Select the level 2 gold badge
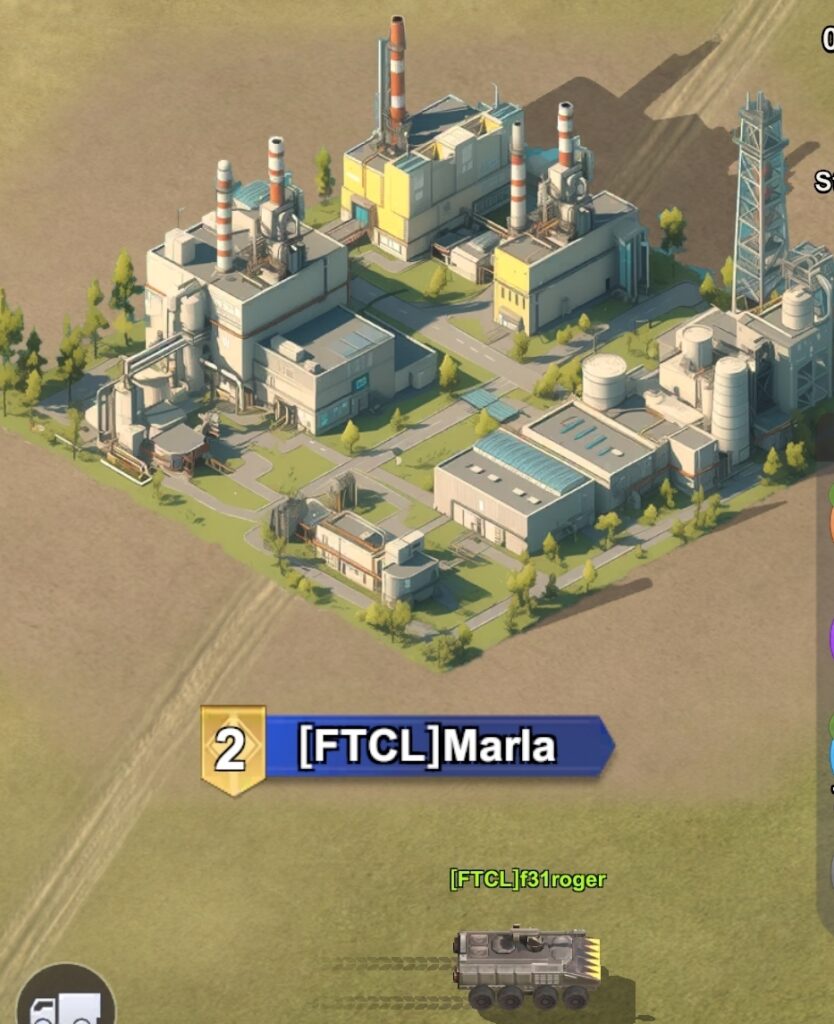This screenshot has height=1024, width=834. pyautogui.click(x=232, y=749)
